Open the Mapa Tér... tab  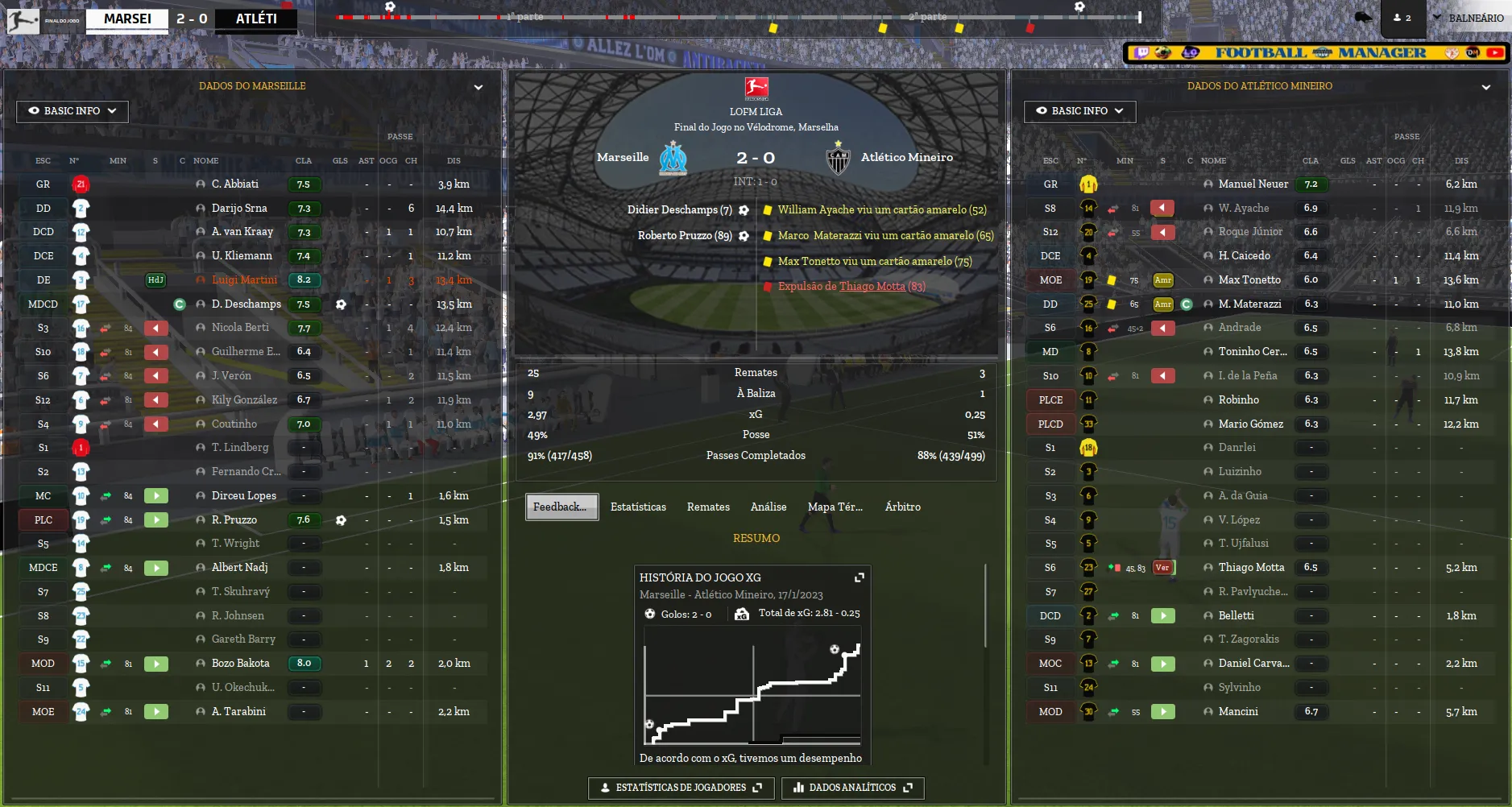(x=835, y=507)
